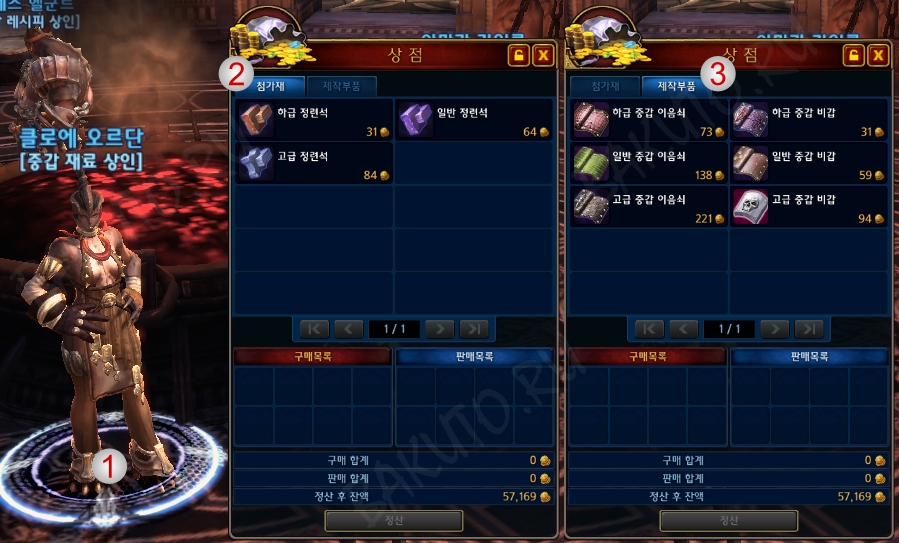This screenshot has width=899, height=543.
Task: Go to next page in the 정련석 shop
Action: pos(439,328)
